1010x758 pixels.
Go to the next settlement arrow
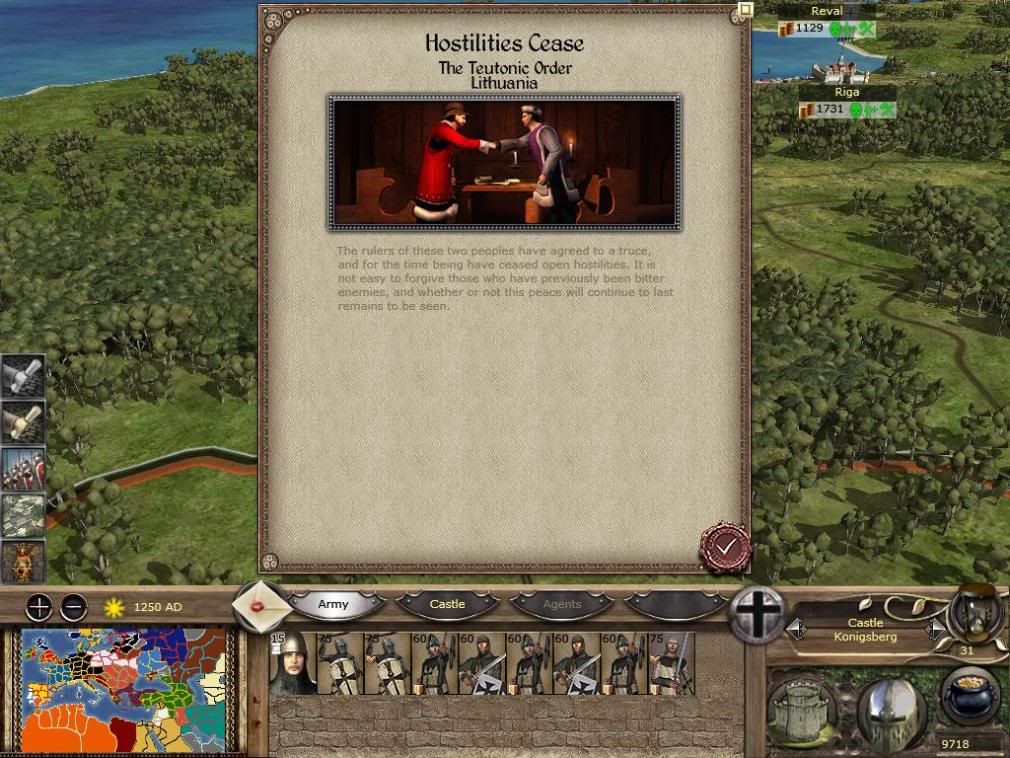tap(935, 629)
